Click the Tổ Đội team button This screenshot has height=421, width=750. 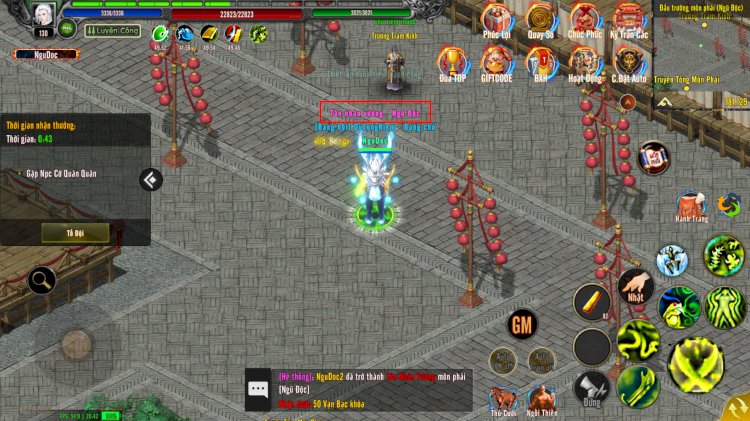tap(75, 232)
